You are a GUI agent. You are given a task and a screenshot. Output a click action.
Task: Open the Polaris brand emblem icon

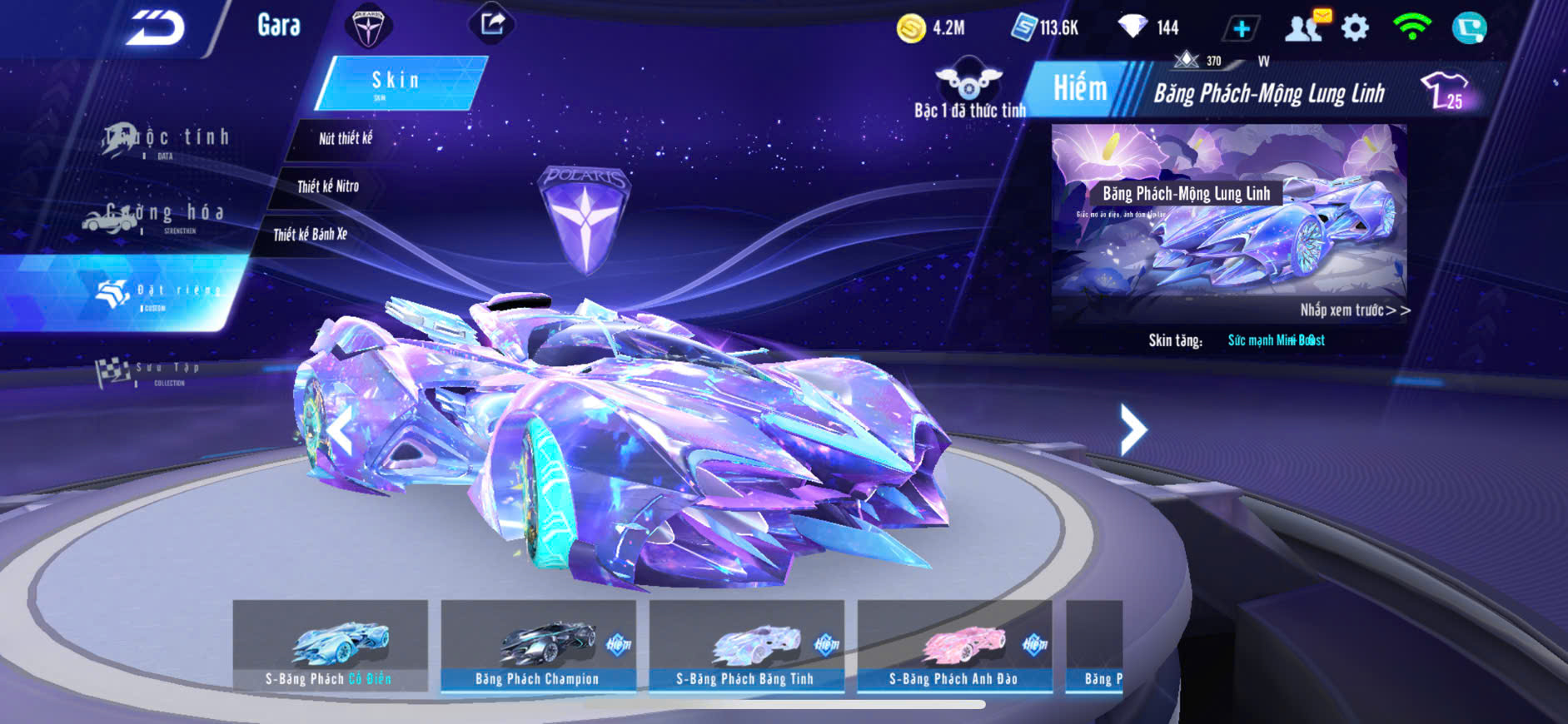pos(367,27)
